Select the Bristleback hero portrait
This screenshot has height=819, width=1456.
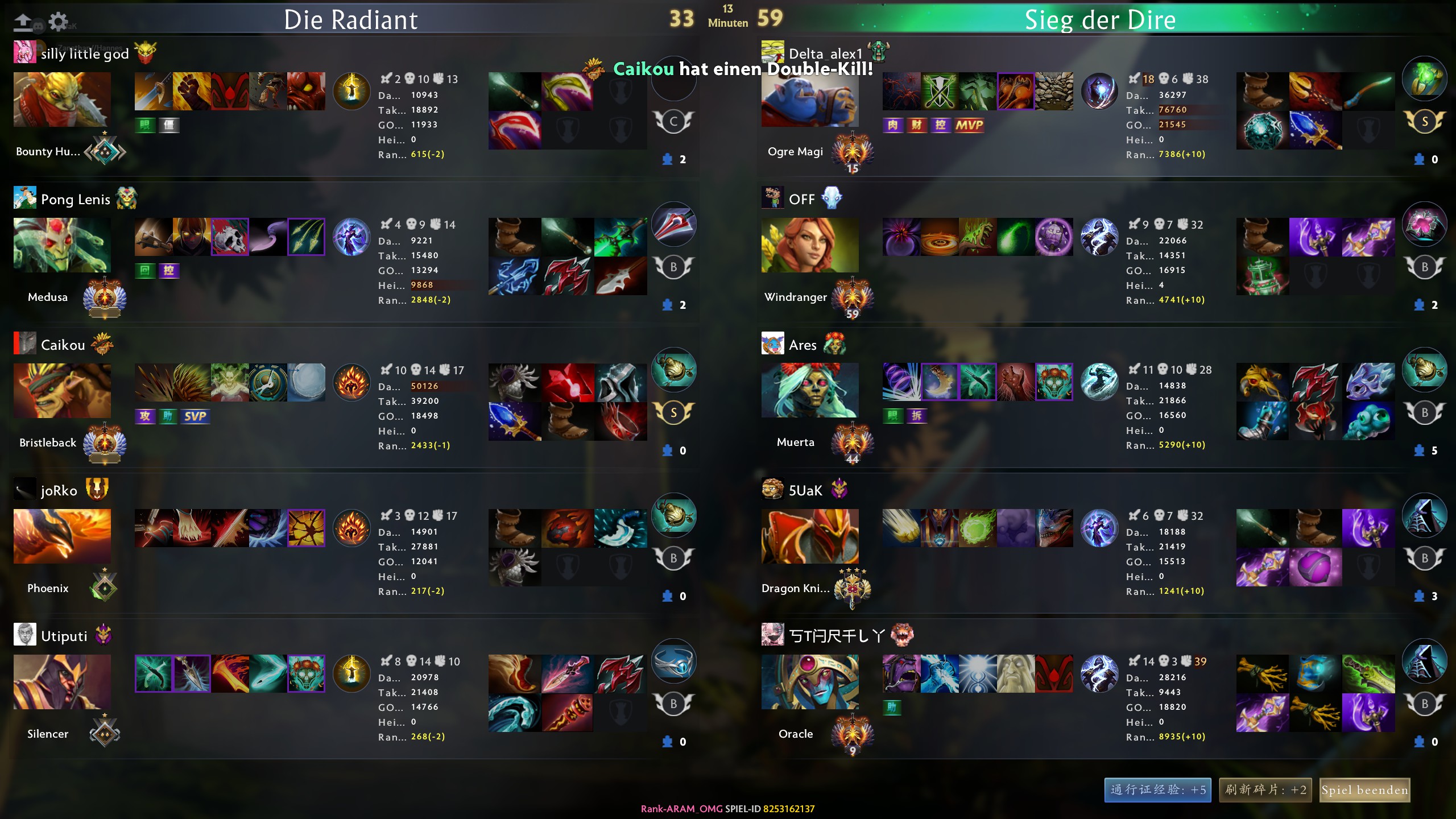click(62, 391)
